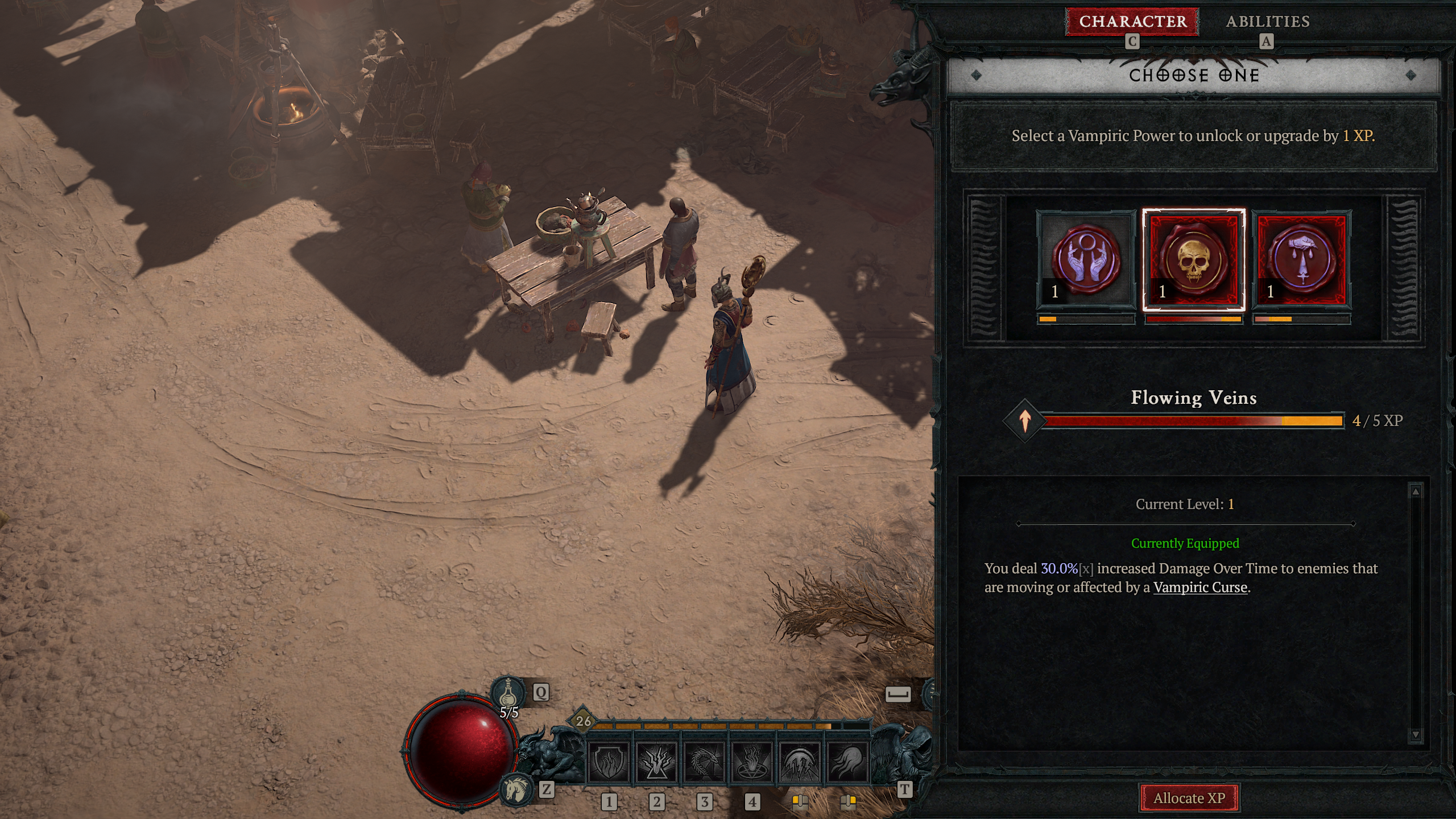Open the Vampiric Curse tooltip link
The width and height of the screenshot is (1456, 819).
tap(1199, 587)
